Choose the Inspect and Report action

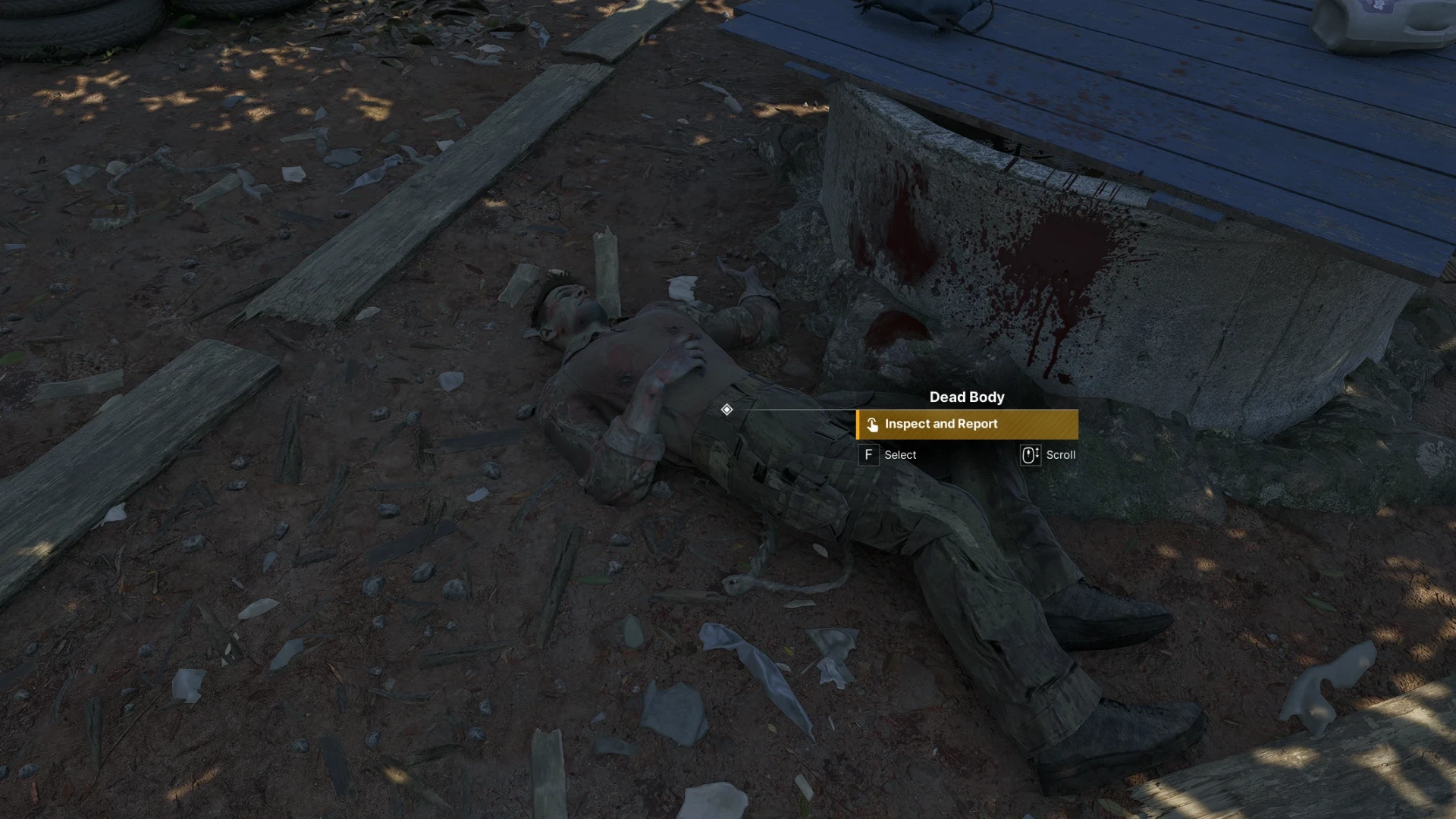point(967,425)
